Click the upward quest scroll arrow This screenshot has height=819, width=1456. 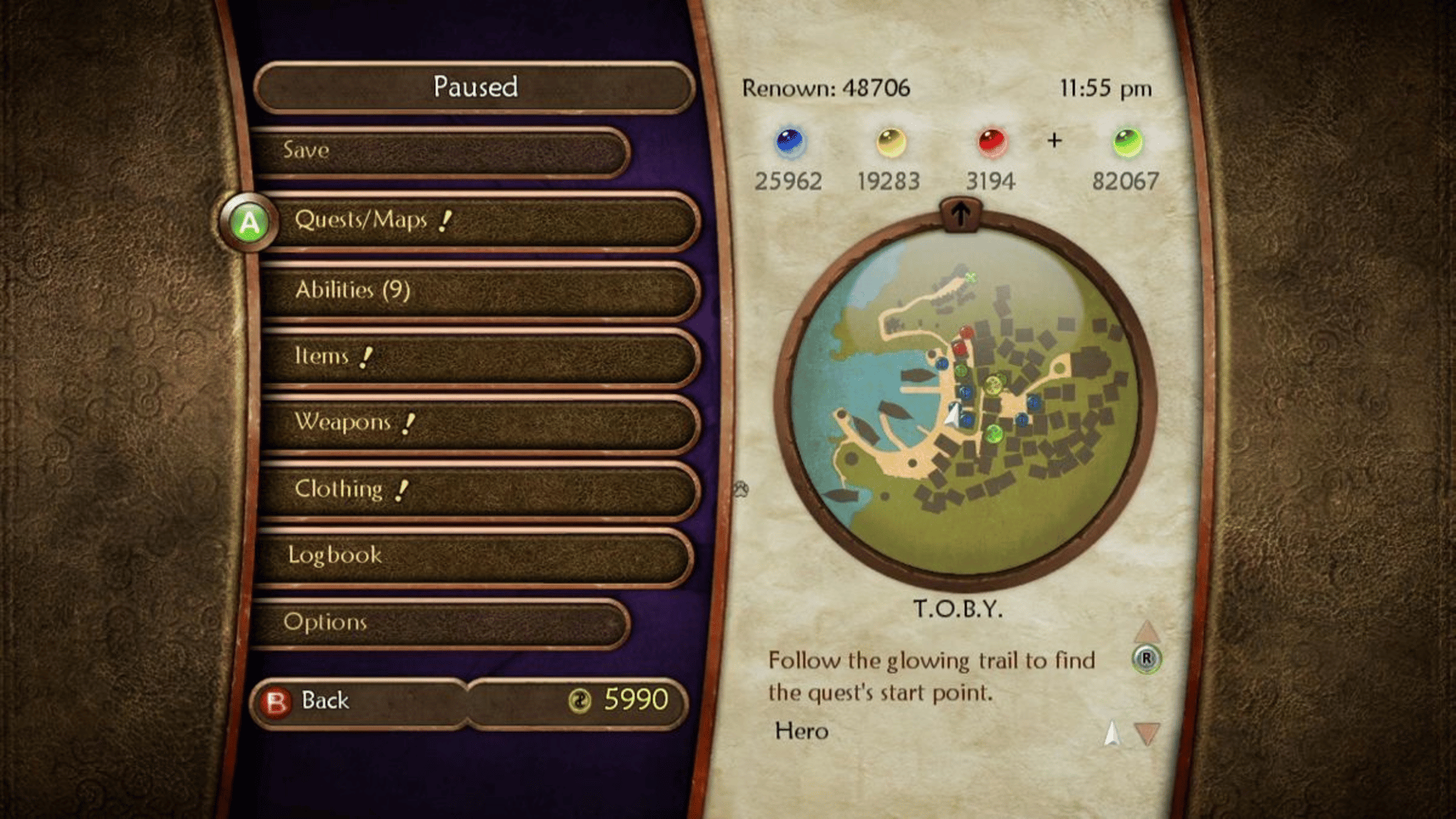tap(1147, 631)
